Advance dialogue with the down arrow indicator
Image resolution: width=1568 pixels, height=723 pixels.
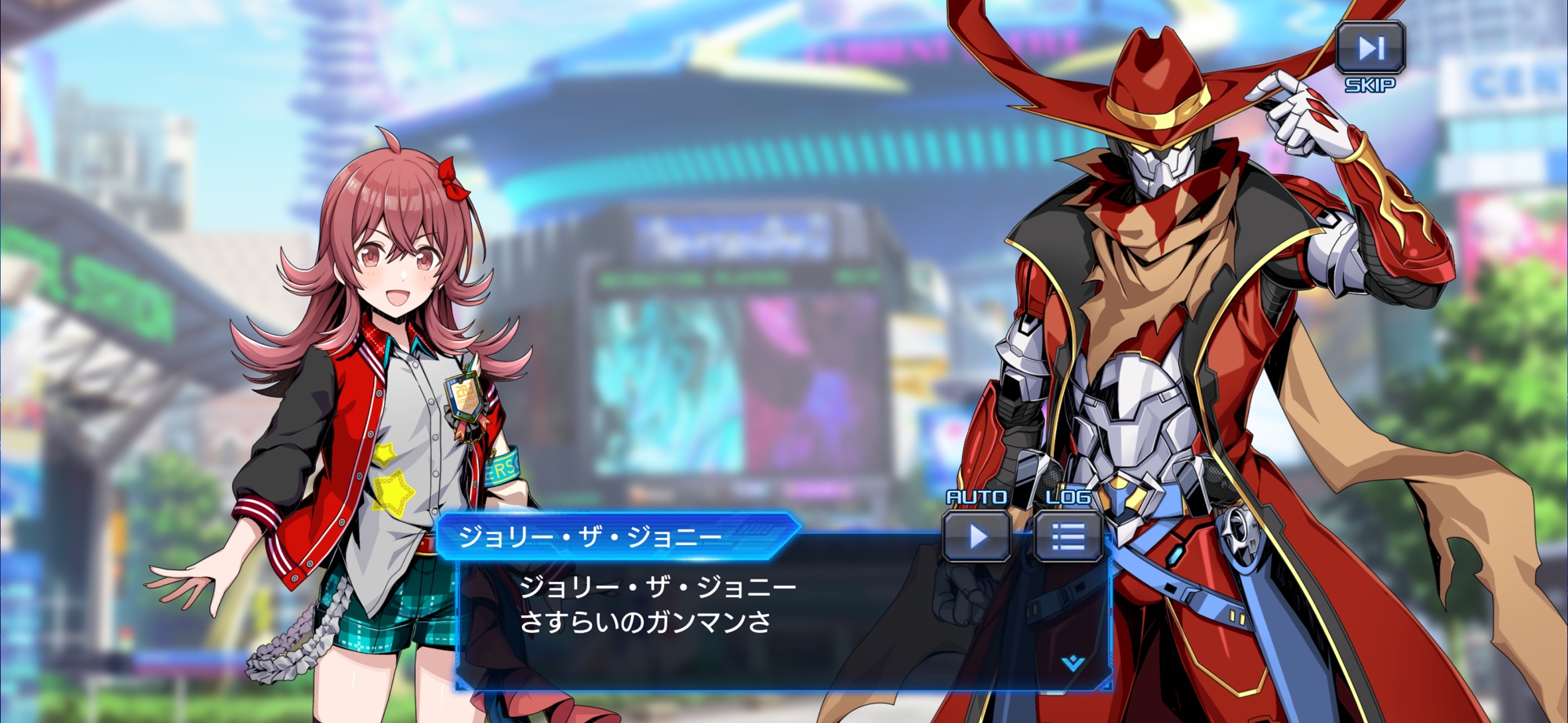click(1073, 663)
